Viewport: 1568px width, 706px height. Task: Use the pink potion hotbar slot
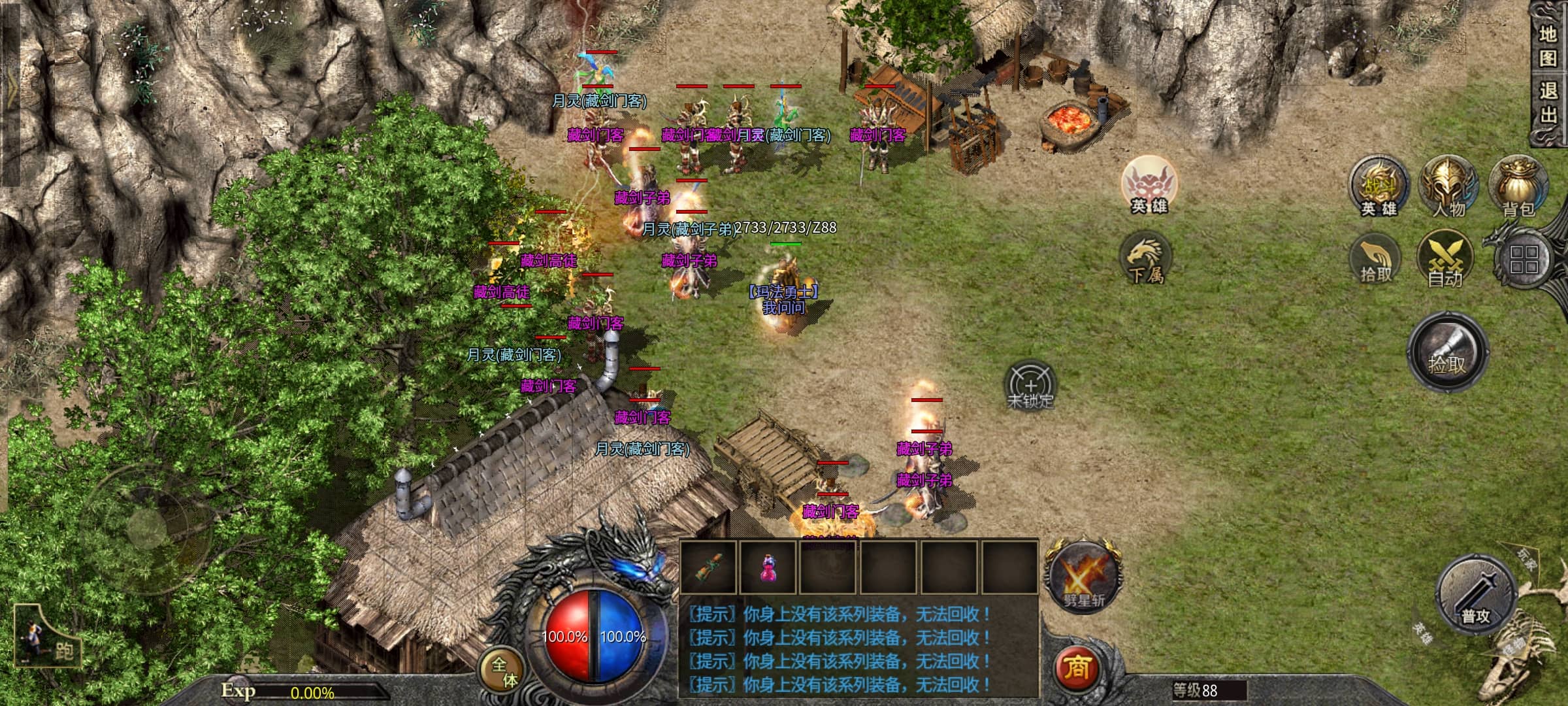768,566
